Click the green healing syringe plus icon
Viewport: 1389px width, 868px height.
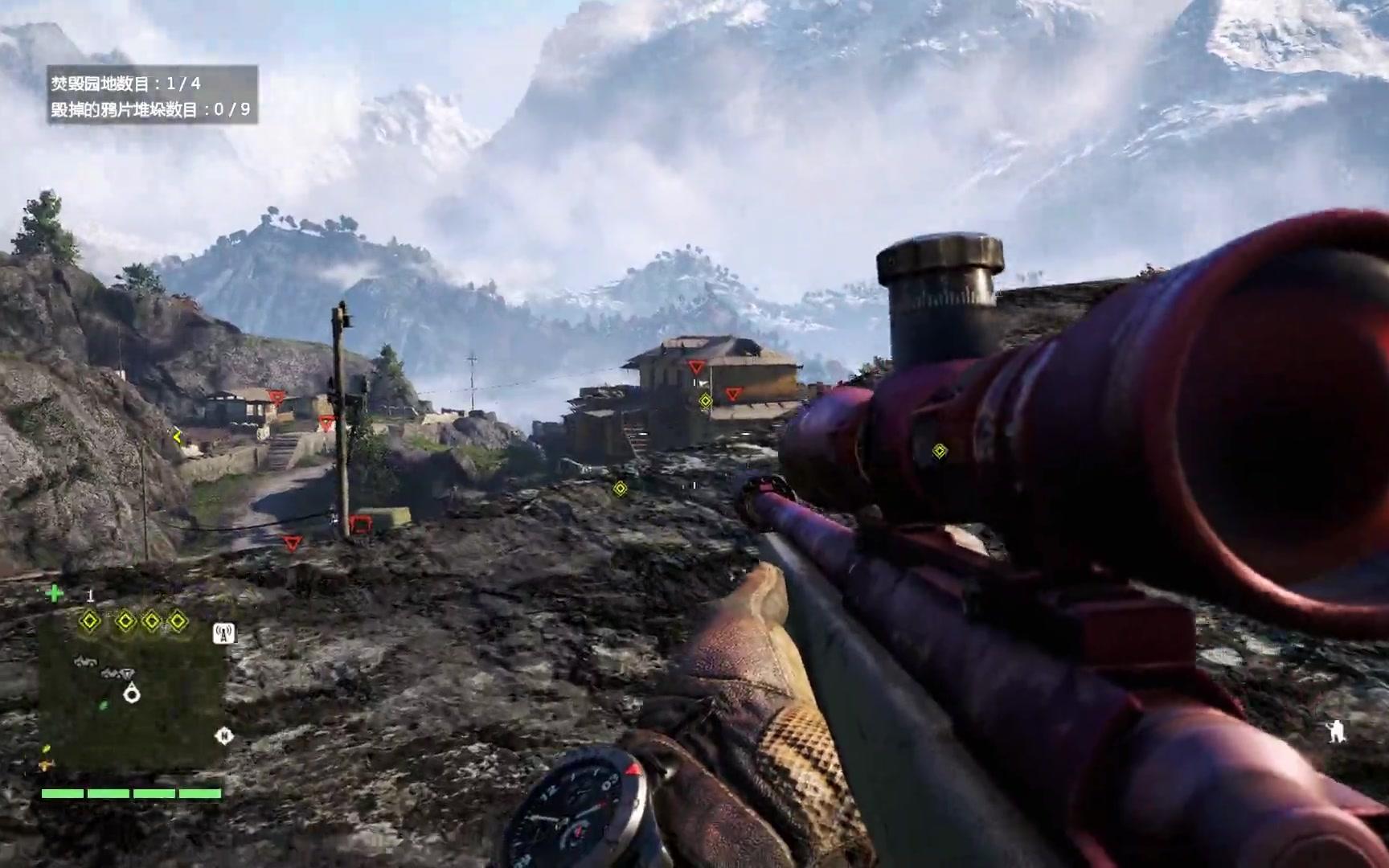(x=55, y=594)
